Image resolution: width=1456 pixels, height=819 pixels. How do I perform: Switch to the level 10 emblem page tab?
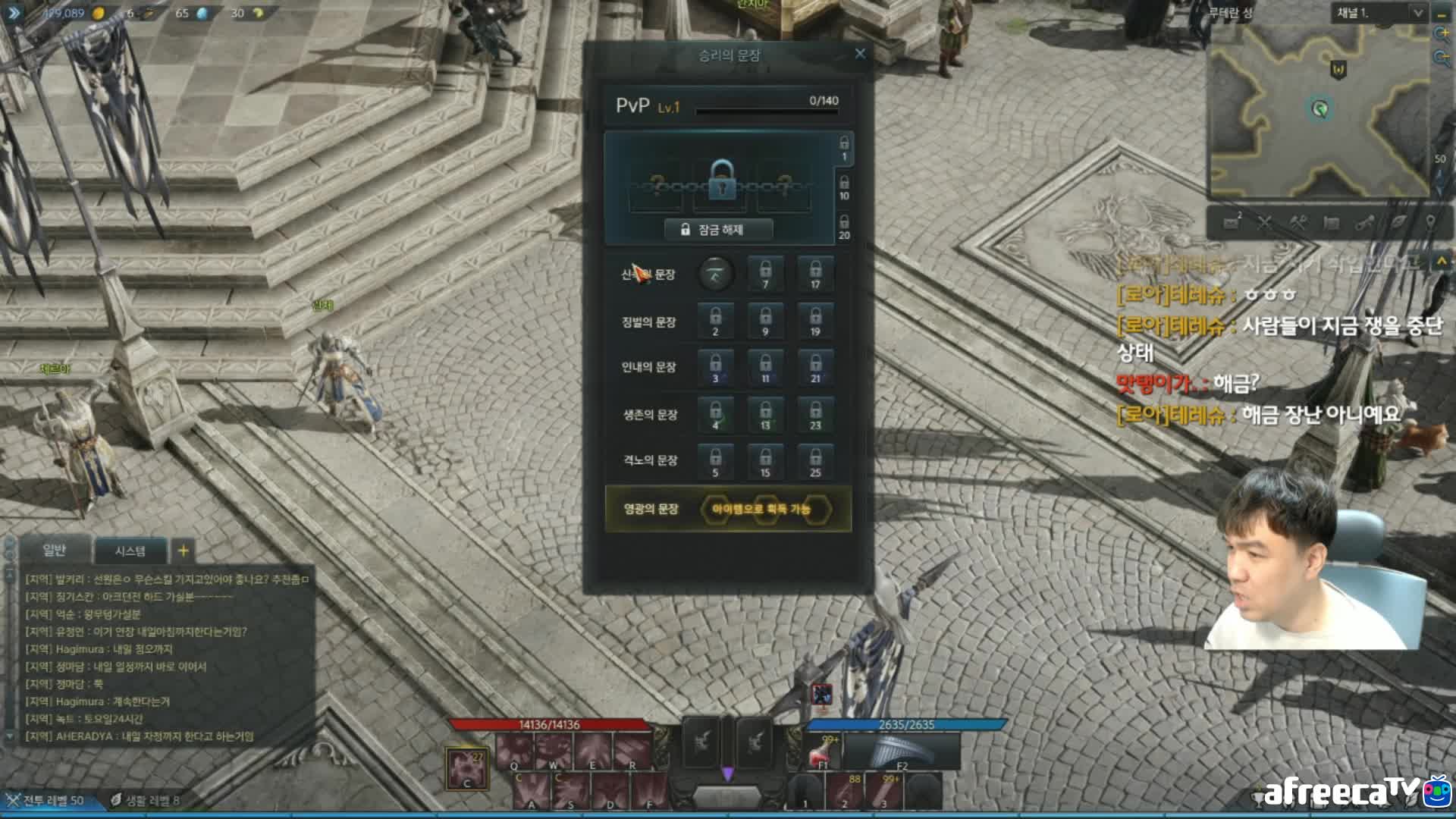[844, 187]
